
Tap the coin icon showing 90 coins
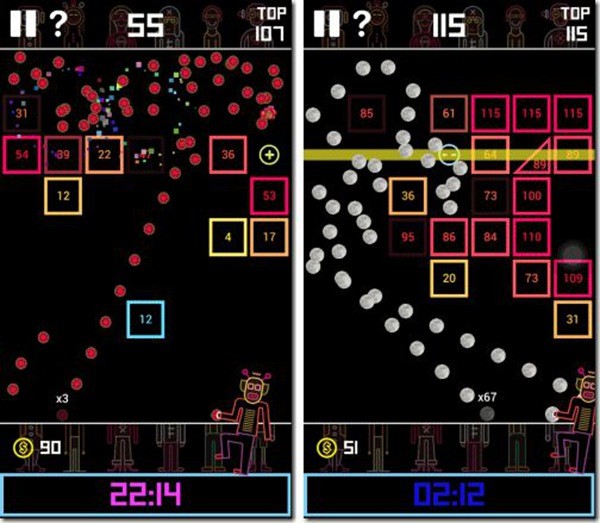[22, 447]
